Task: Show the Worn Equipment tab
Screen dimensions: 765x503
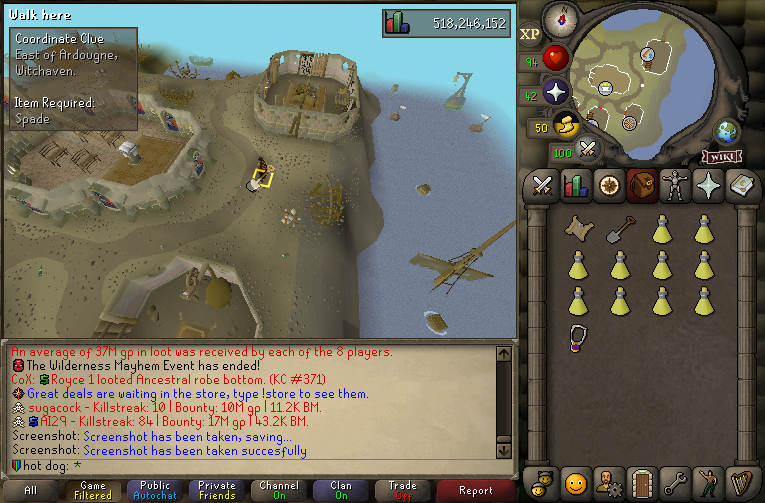Action: point(675,186)
